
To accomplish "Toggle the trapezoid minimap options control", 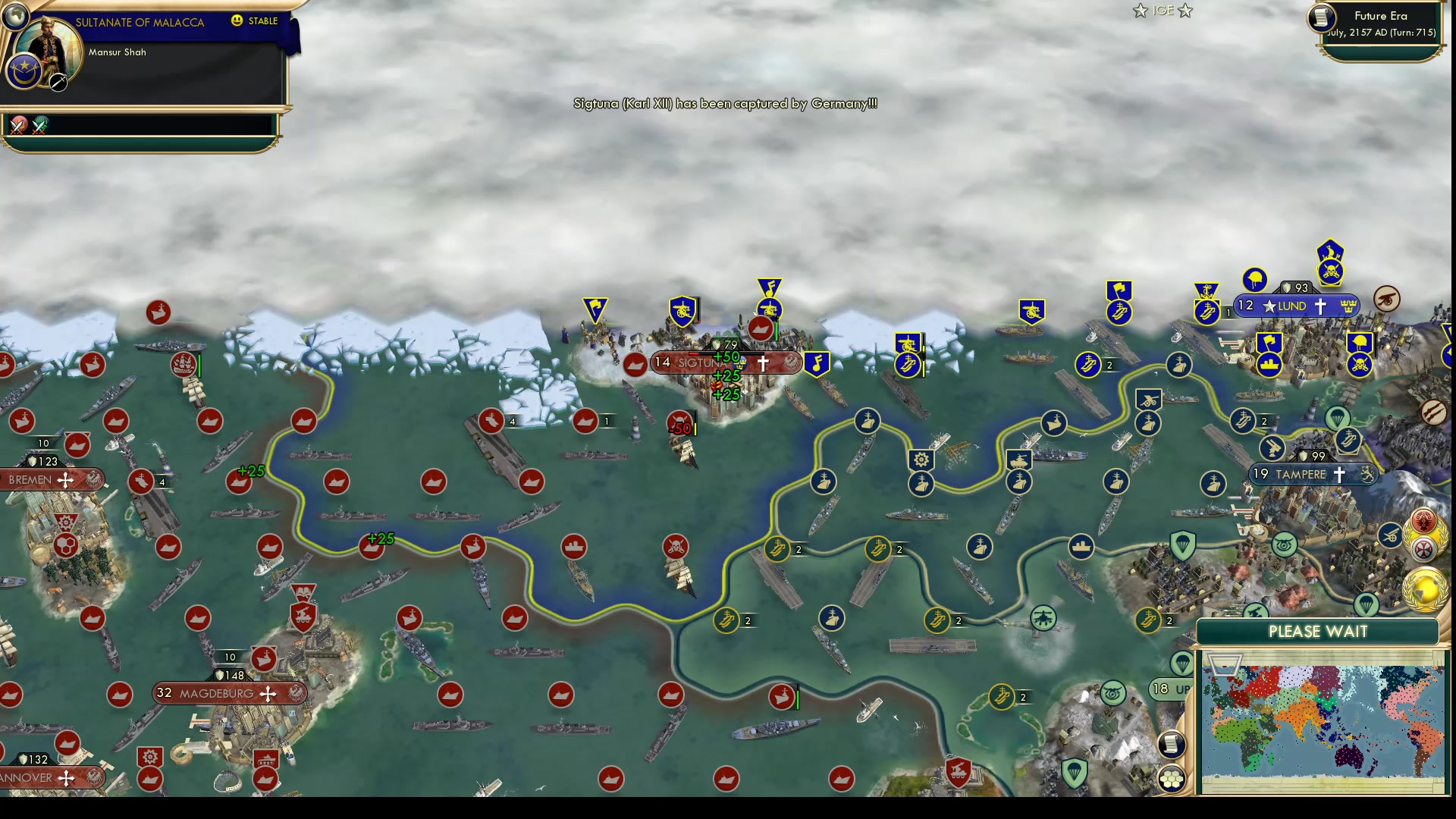I will pyautogui.click(x=1224, y=665).
